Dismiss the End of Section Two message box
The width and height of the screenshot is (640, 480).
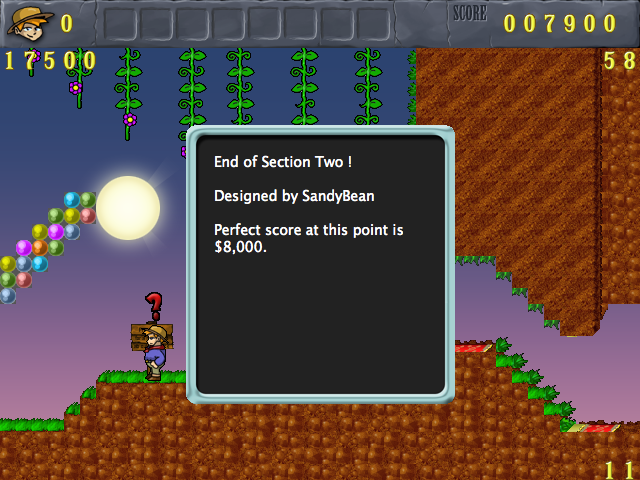pyautogui.click(x=320, y=265)
